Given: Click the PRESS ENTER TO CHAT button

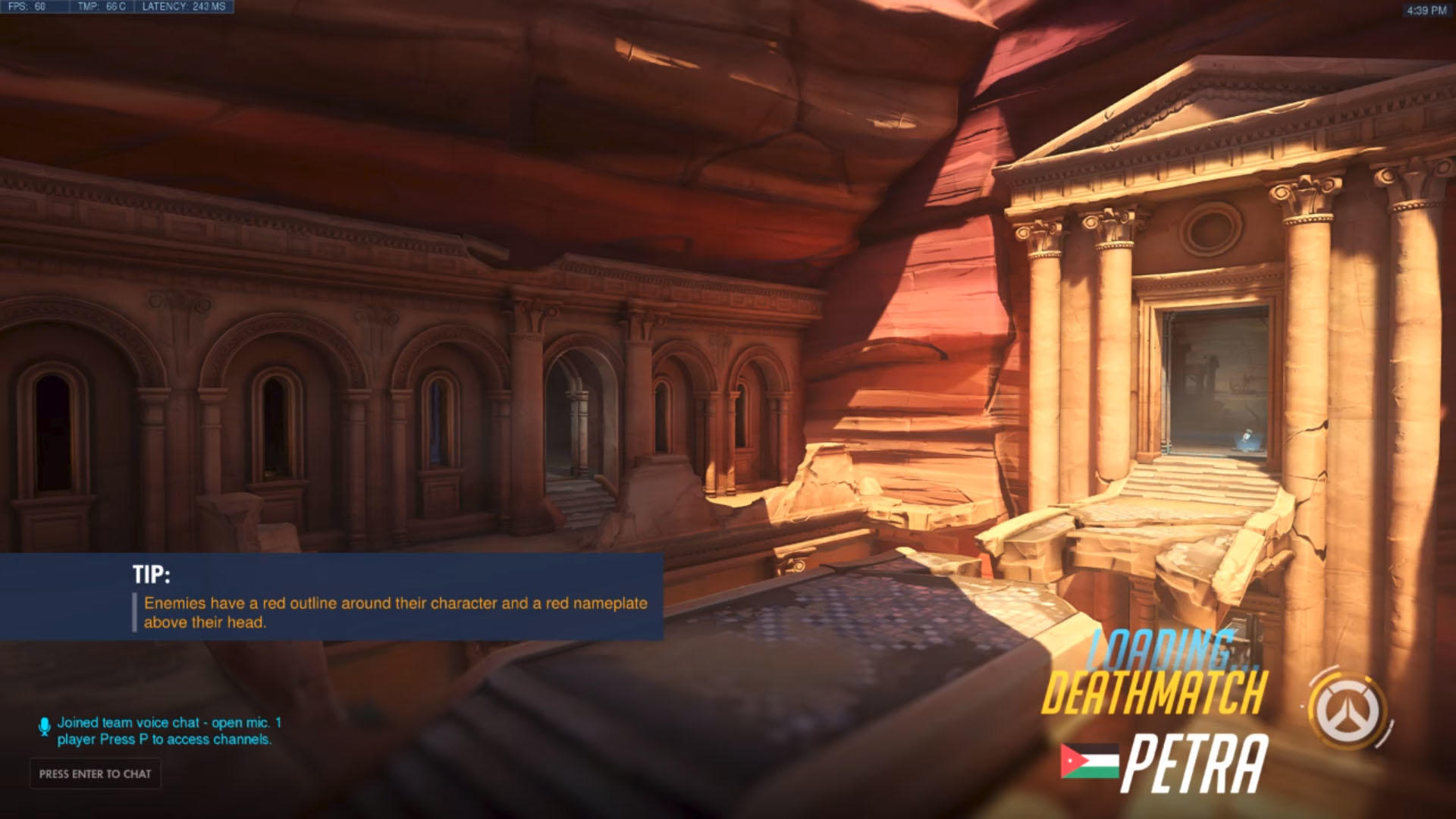Looking at the screenshot, I should tap(94, 774).
